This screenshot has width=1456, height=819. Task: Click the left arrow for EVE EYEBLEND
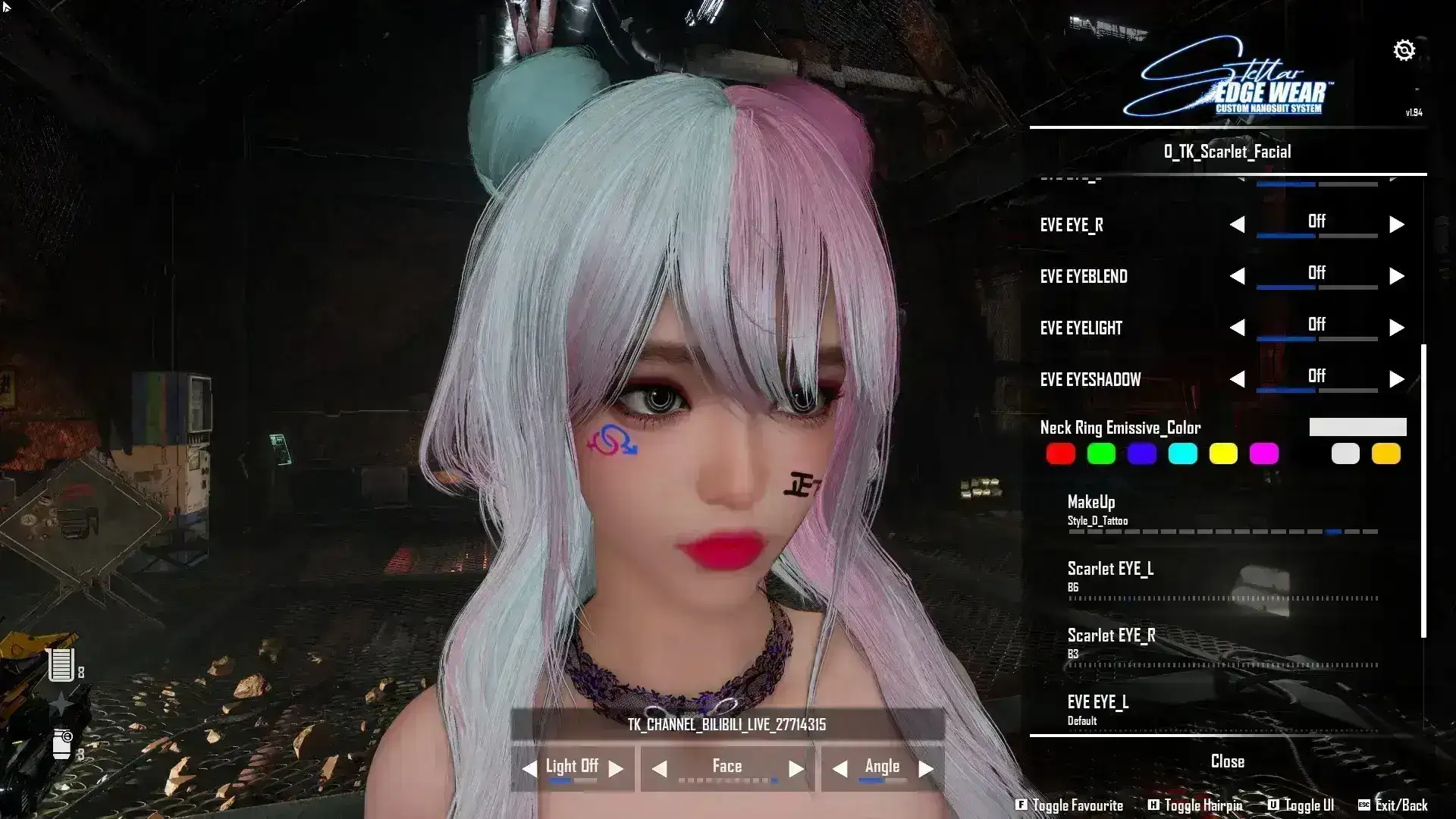[1237, 276]
